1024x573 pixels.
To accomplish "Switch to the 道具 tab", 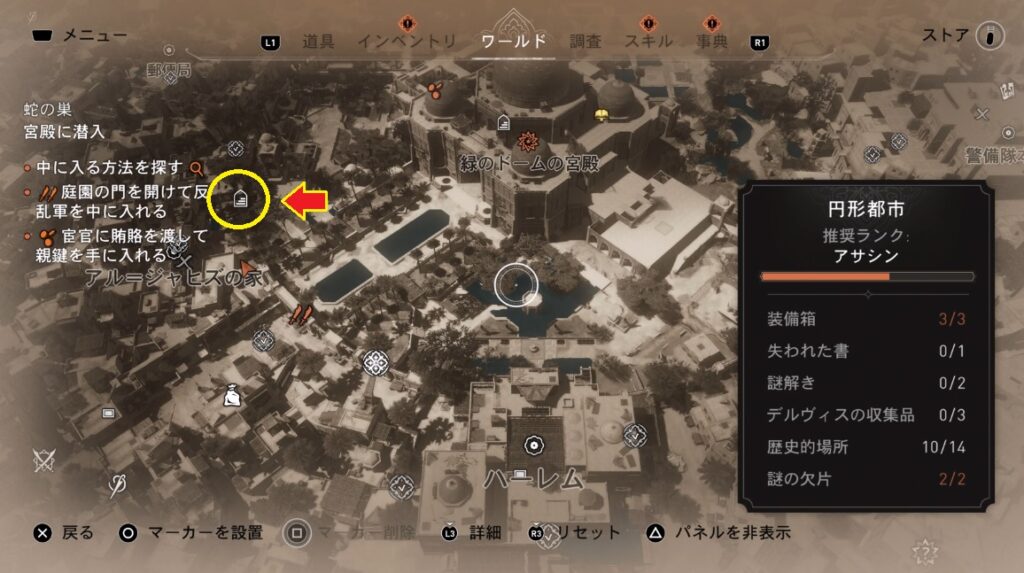I will 318,41.
